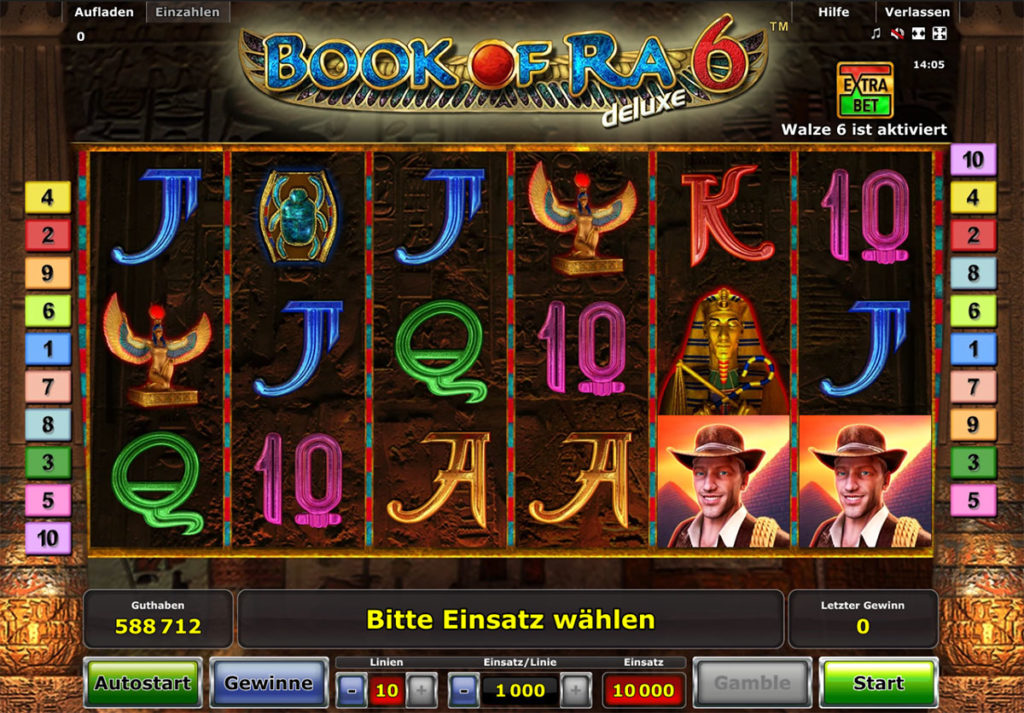Activate Autostart spins
The width and height of the screenshot is (1024, 713).
(x=142, y=684)
